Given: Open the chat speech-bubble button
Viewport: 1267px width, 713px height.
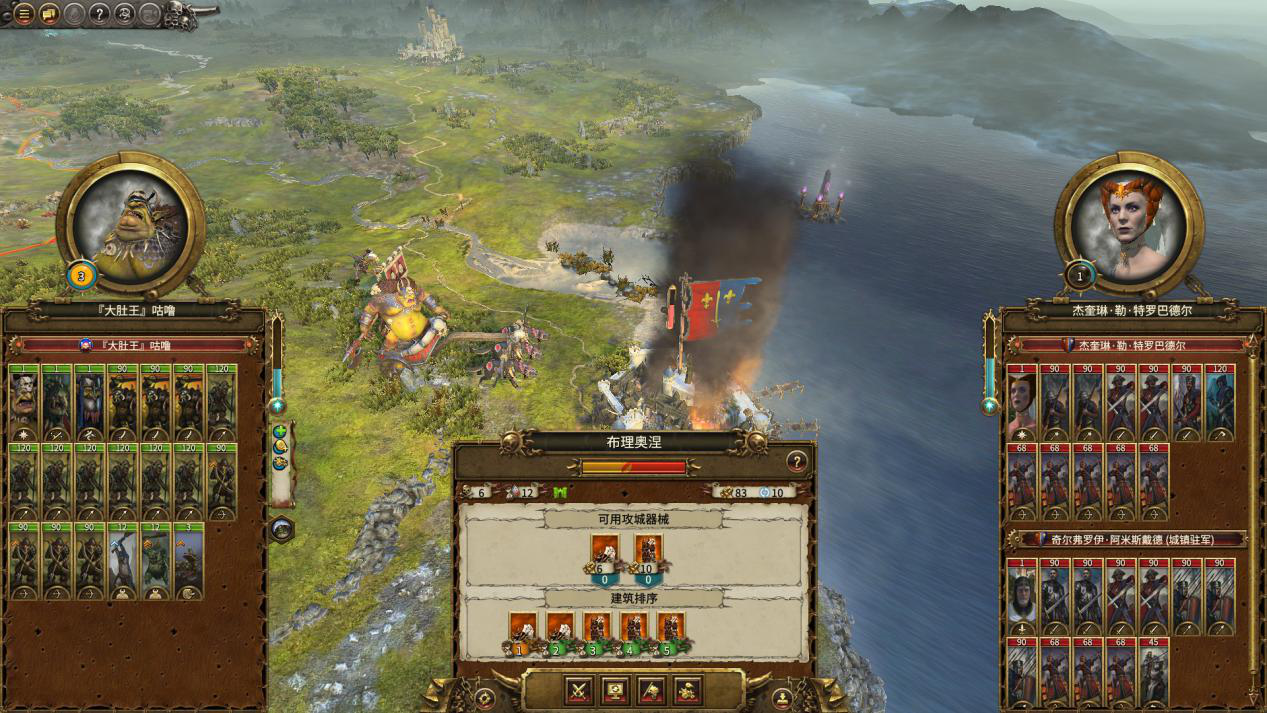Looking at the screenshot, I should (x=49, y=14).
